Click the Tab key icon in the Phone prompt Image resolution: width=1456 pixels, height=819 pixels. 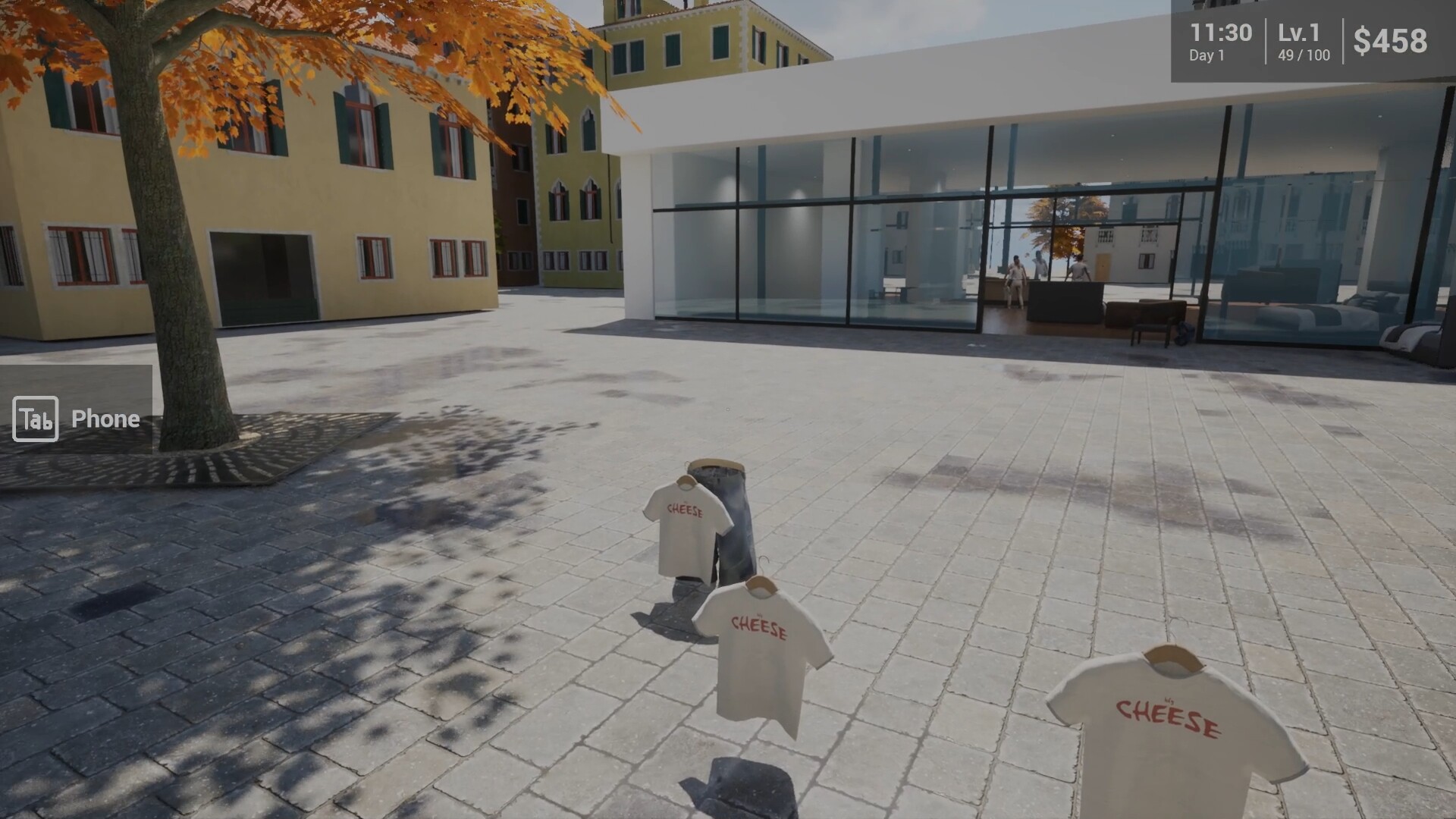[x=36, y=419]
